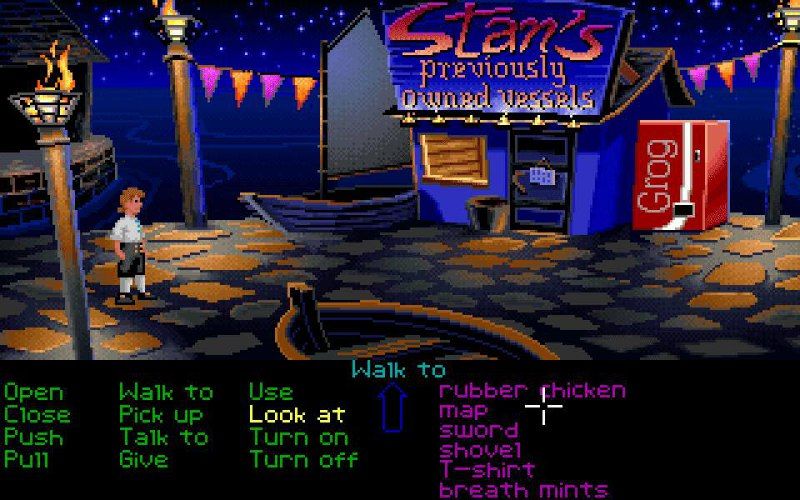The height and width of the screenshot is (500, 800).
Task: Select the Turn off verb
Action: pyautogui.click(x=303, y=460)
